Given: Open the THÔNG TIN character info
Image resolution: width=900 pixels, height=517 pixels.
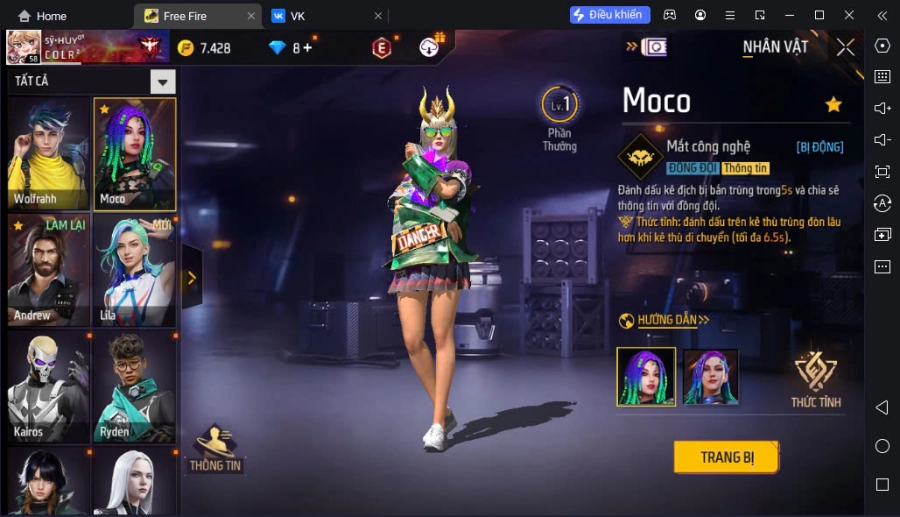Looking at the screenshot, I should [216, 448].
